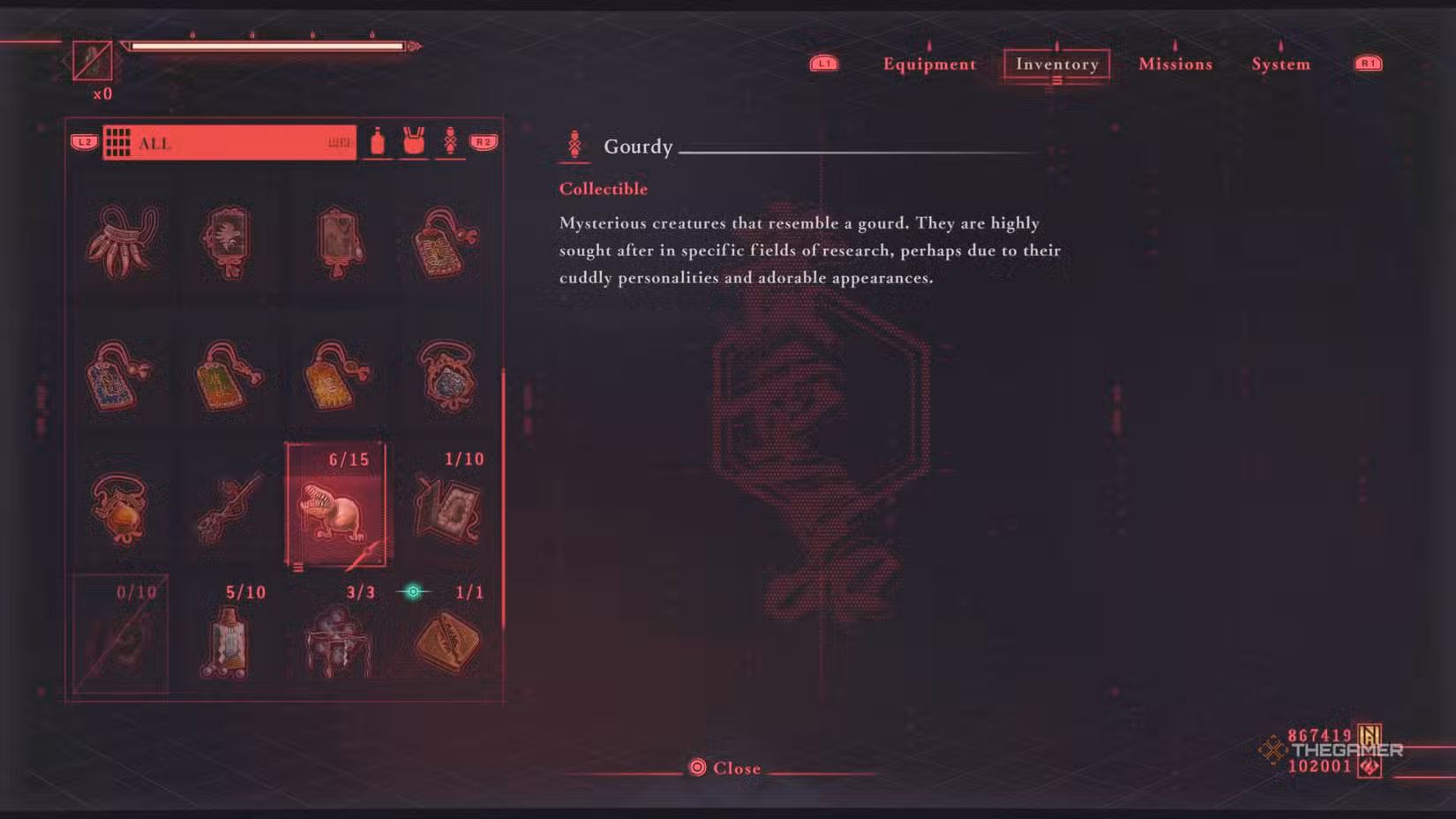
Task: Select the garment filter icon
Action: 415,141
